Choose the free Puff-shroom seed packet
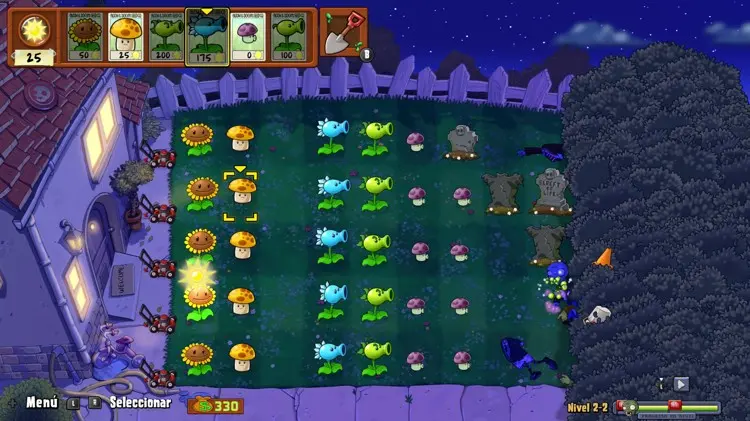The image size is (750, 421). point(248,36)
